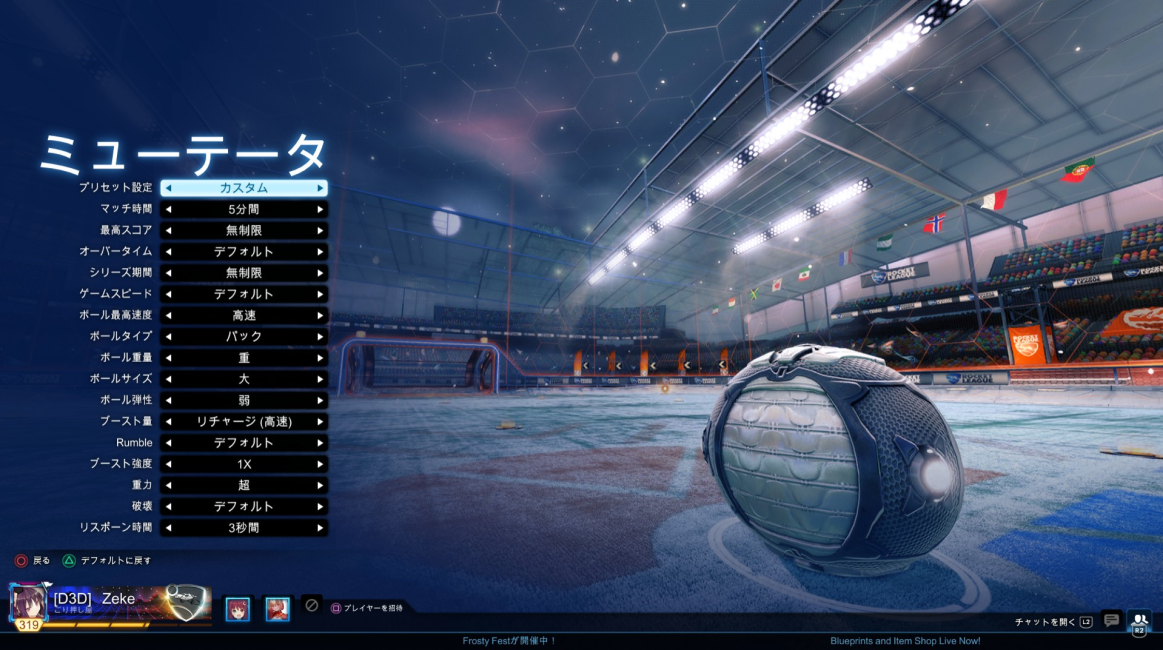Screen dimensions: 1163x650
Task: Select the 破壊 demolish setting row
Action: click(x=244, y=506)
